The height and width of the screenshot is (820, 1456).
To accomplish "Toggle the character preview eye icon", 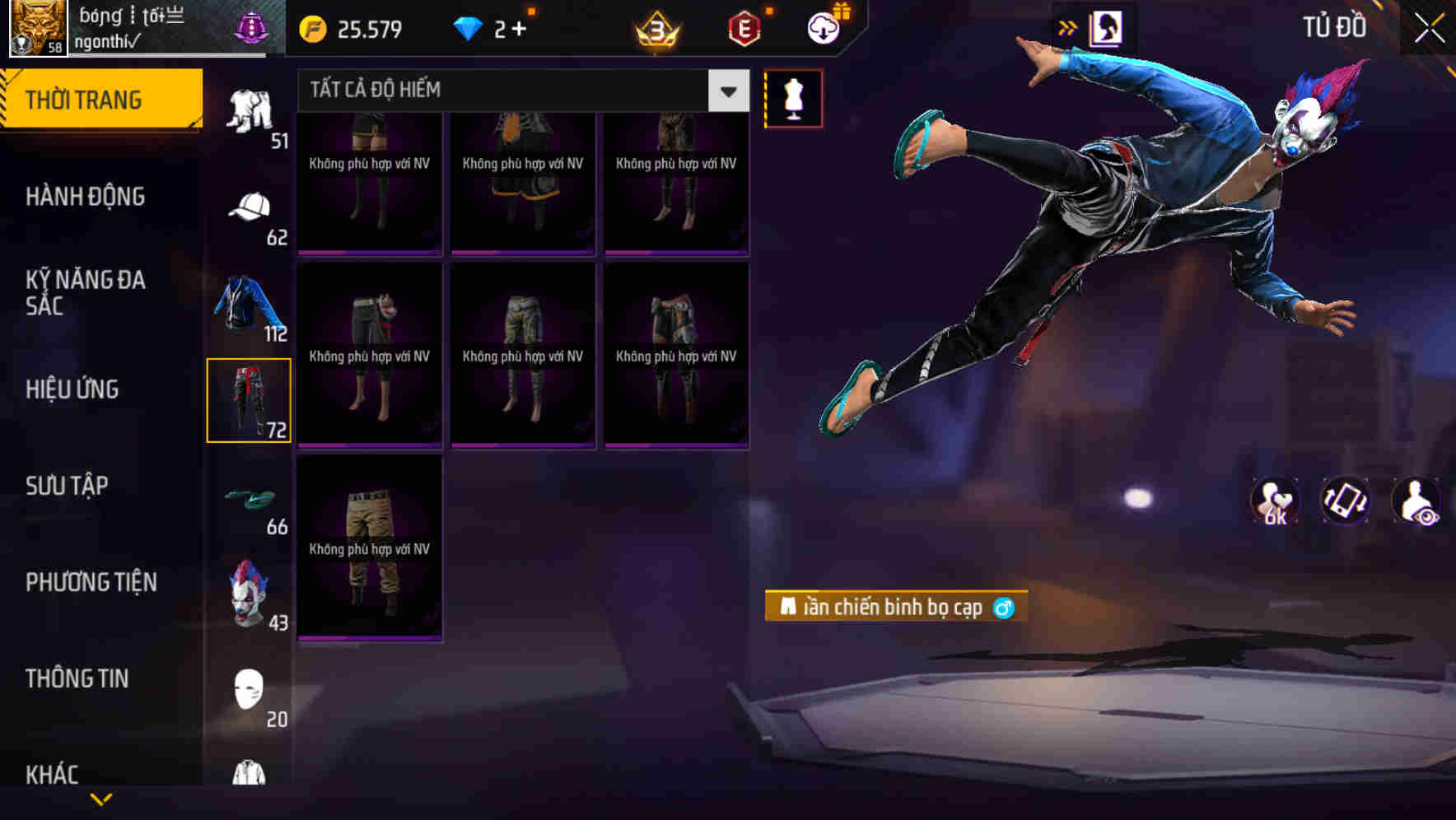I will click(1415, 501).
